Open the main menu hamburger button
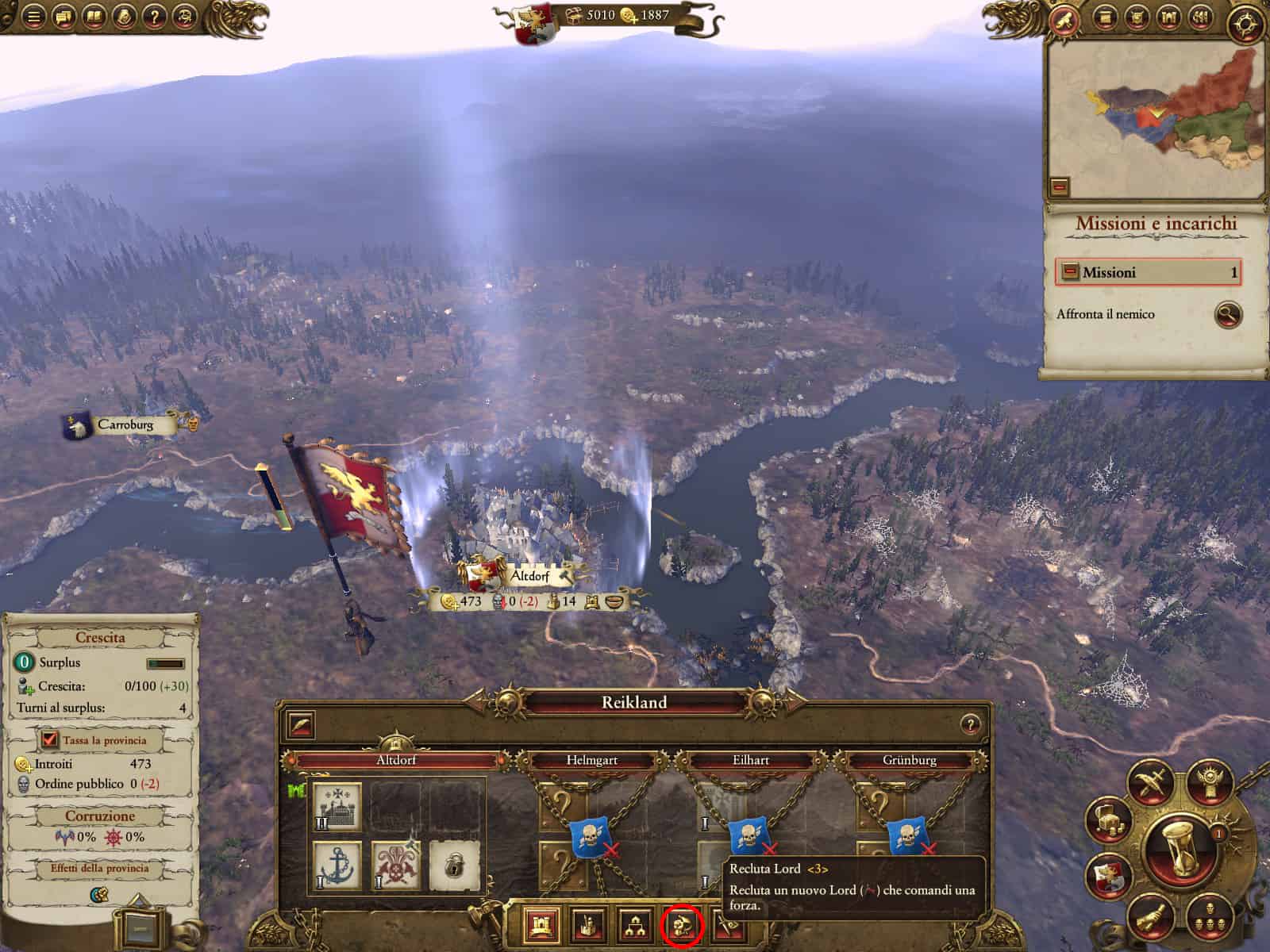Image resolution: width=1270 pixels, height=952 pixels. pyautogui.click(x=33, y=15)
